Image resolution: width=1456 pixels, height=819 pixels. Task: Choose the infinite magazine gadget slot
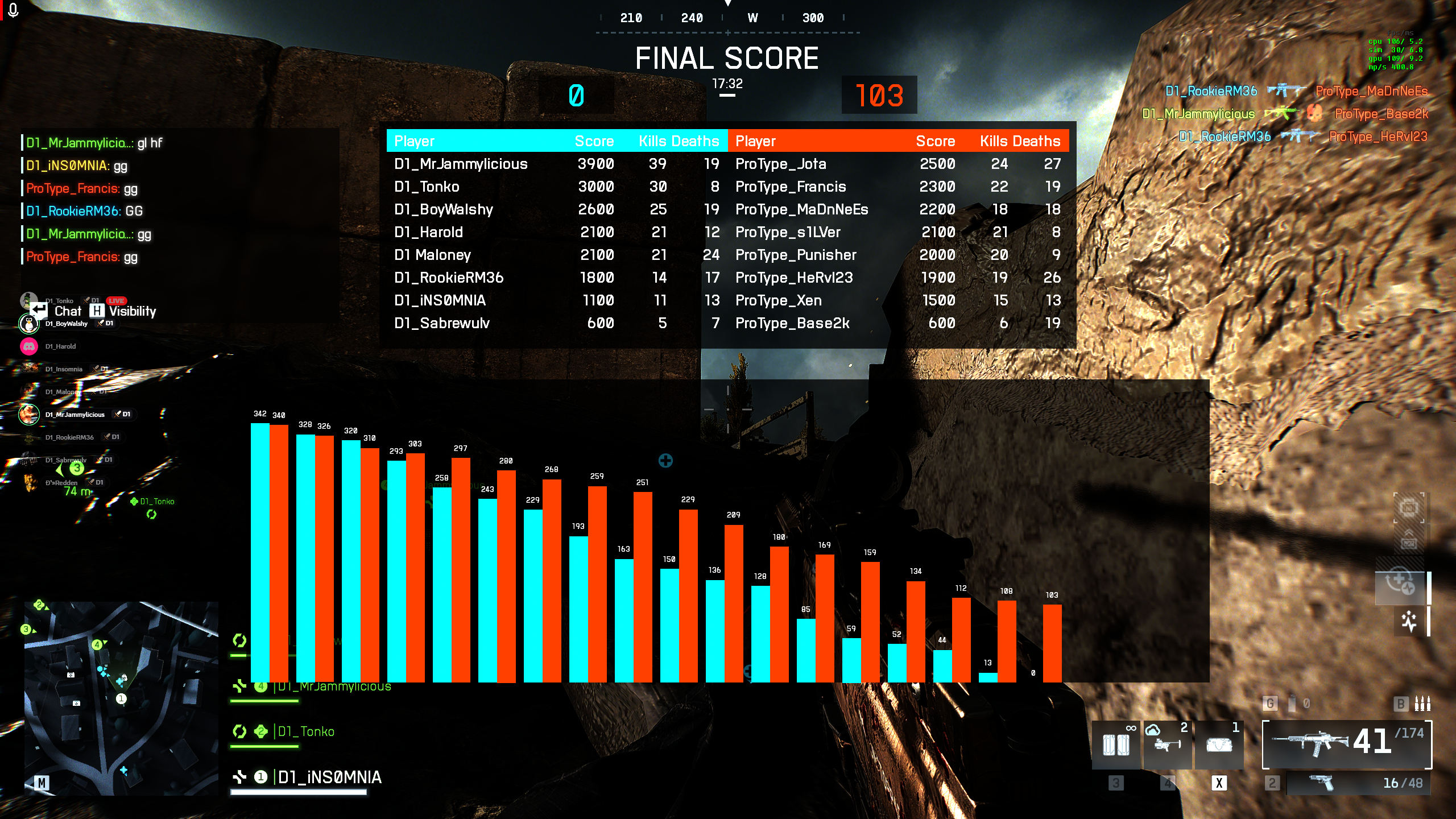tap(1116, 744)
